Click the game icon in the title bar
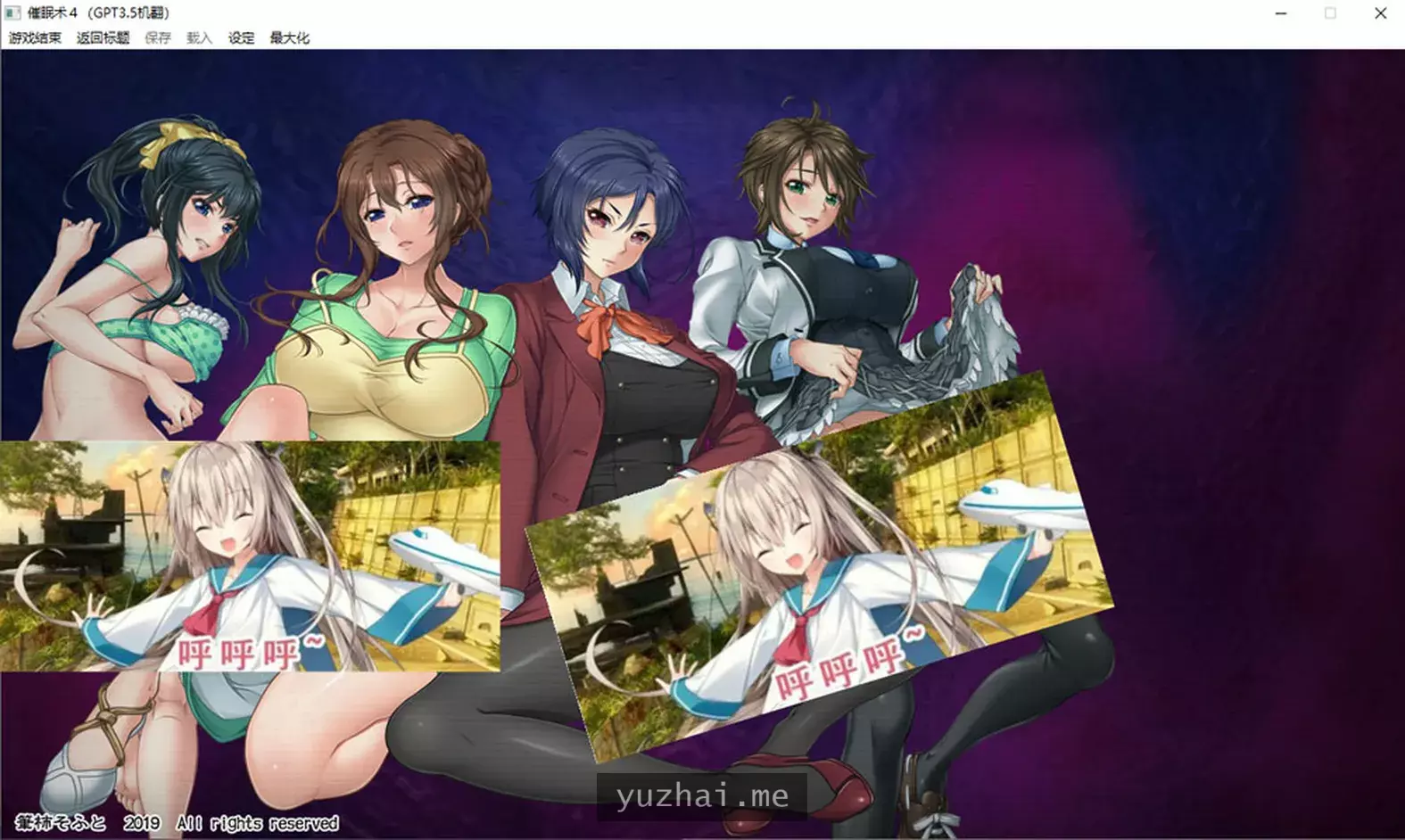Screen dimensions: 1405x840 coord(12,12)
